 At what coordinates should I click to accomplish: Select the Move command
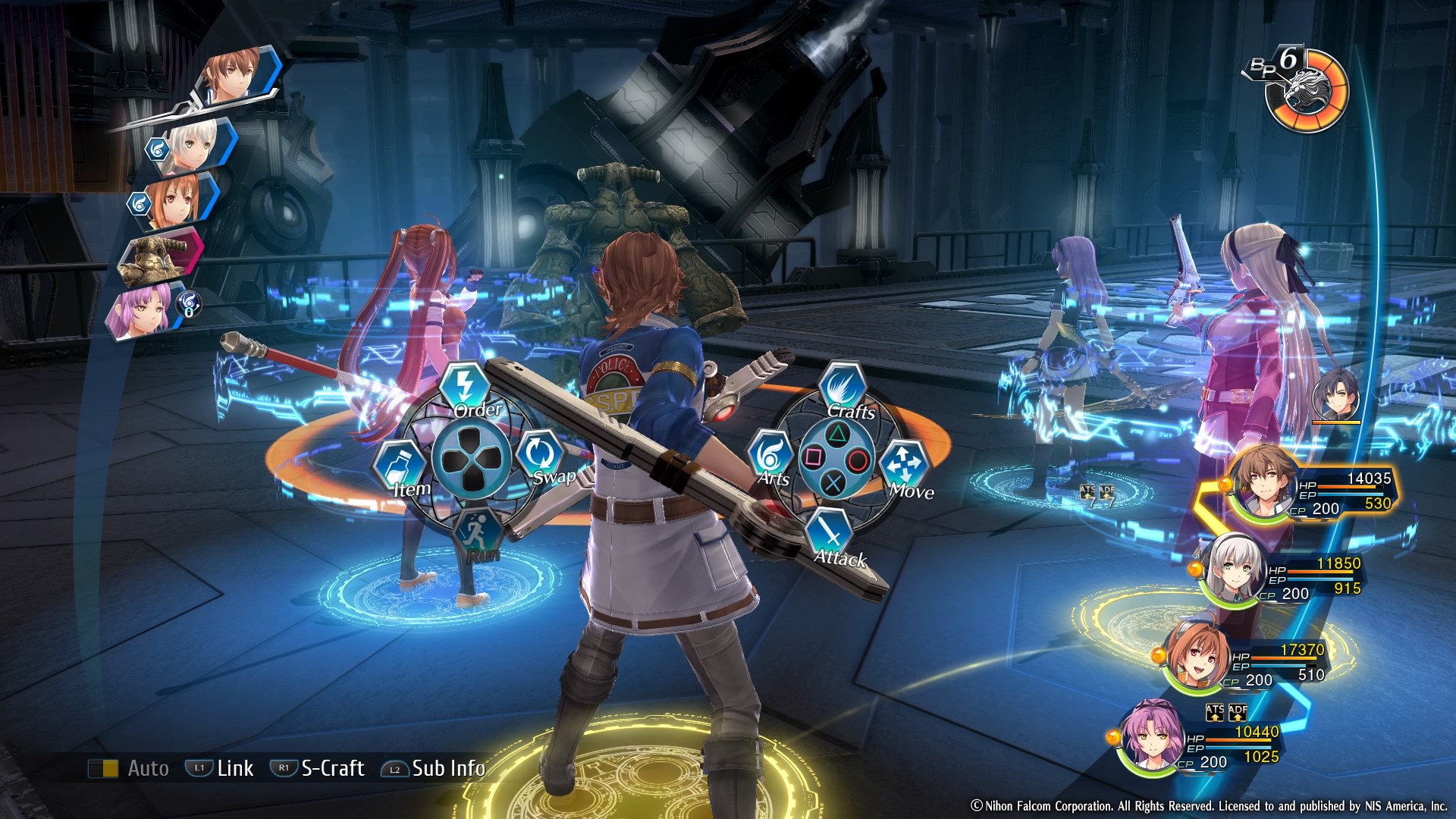904,464
